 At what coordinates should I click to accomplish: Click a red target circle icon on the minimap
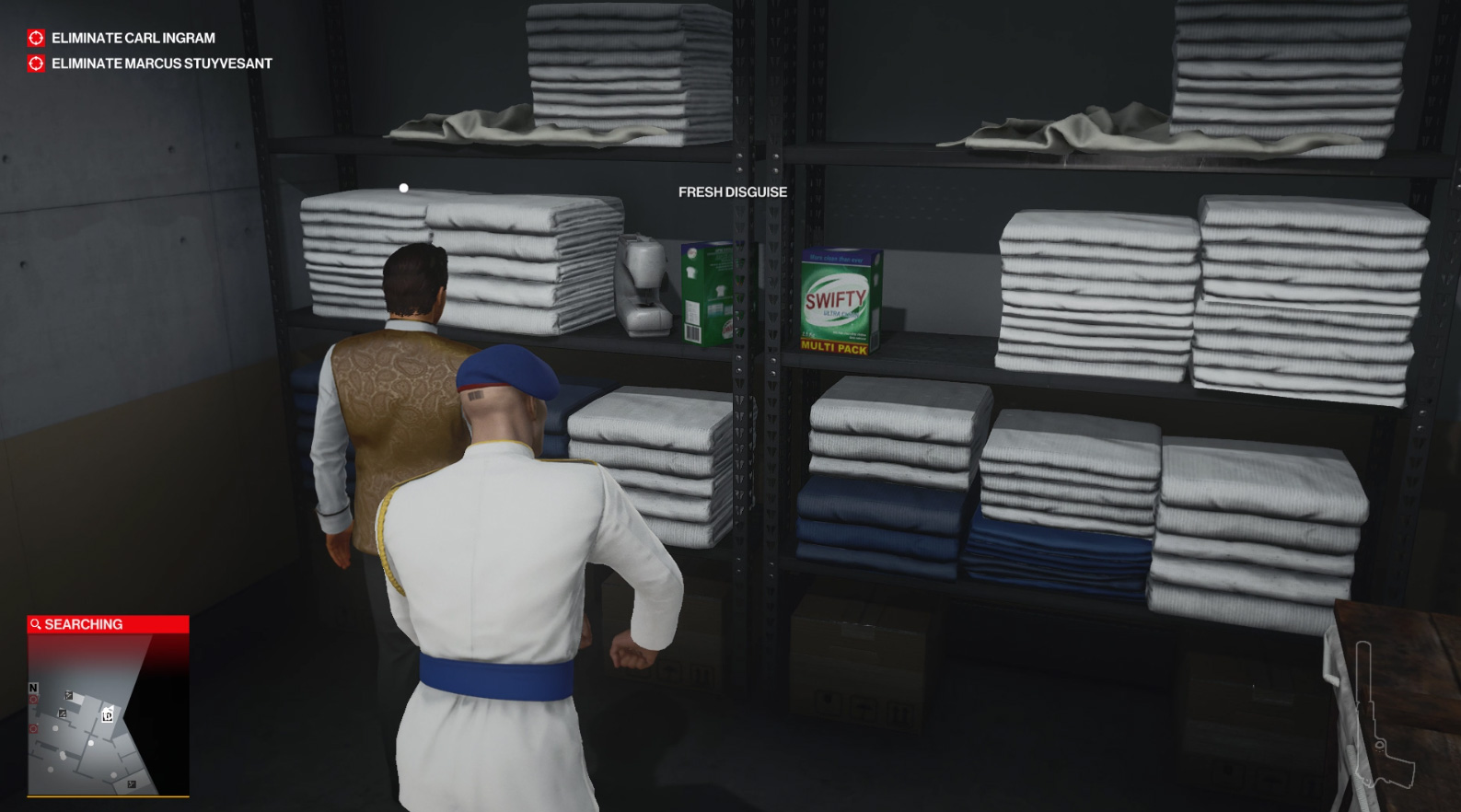point(33,699)
